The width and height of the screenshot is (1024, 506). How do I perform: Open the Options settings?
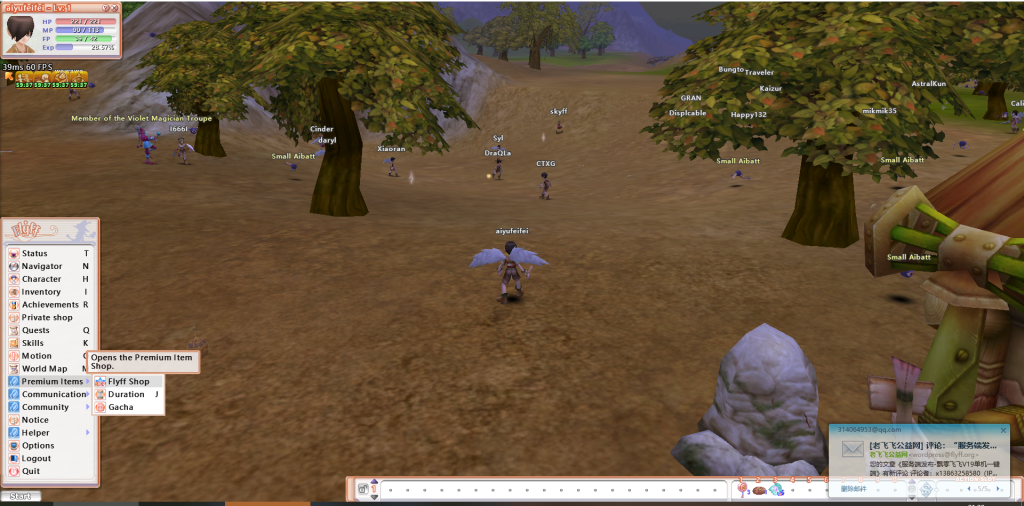[x=38, y=446]
